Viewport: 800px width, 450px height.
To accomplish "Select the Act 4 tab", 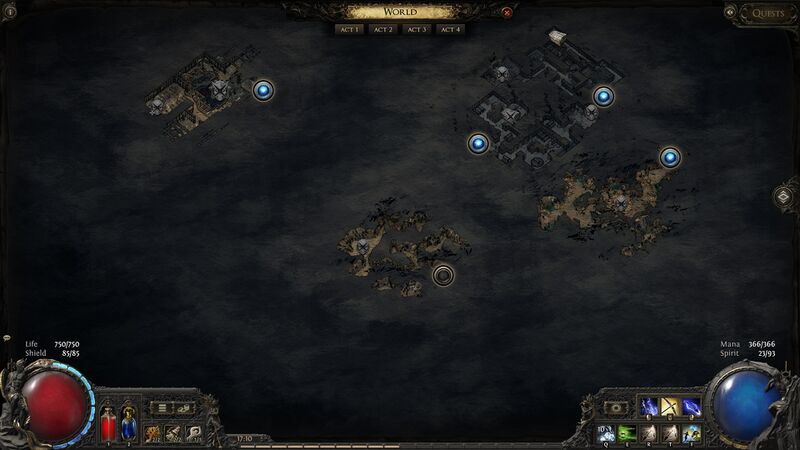I will (x=451, y=30).
